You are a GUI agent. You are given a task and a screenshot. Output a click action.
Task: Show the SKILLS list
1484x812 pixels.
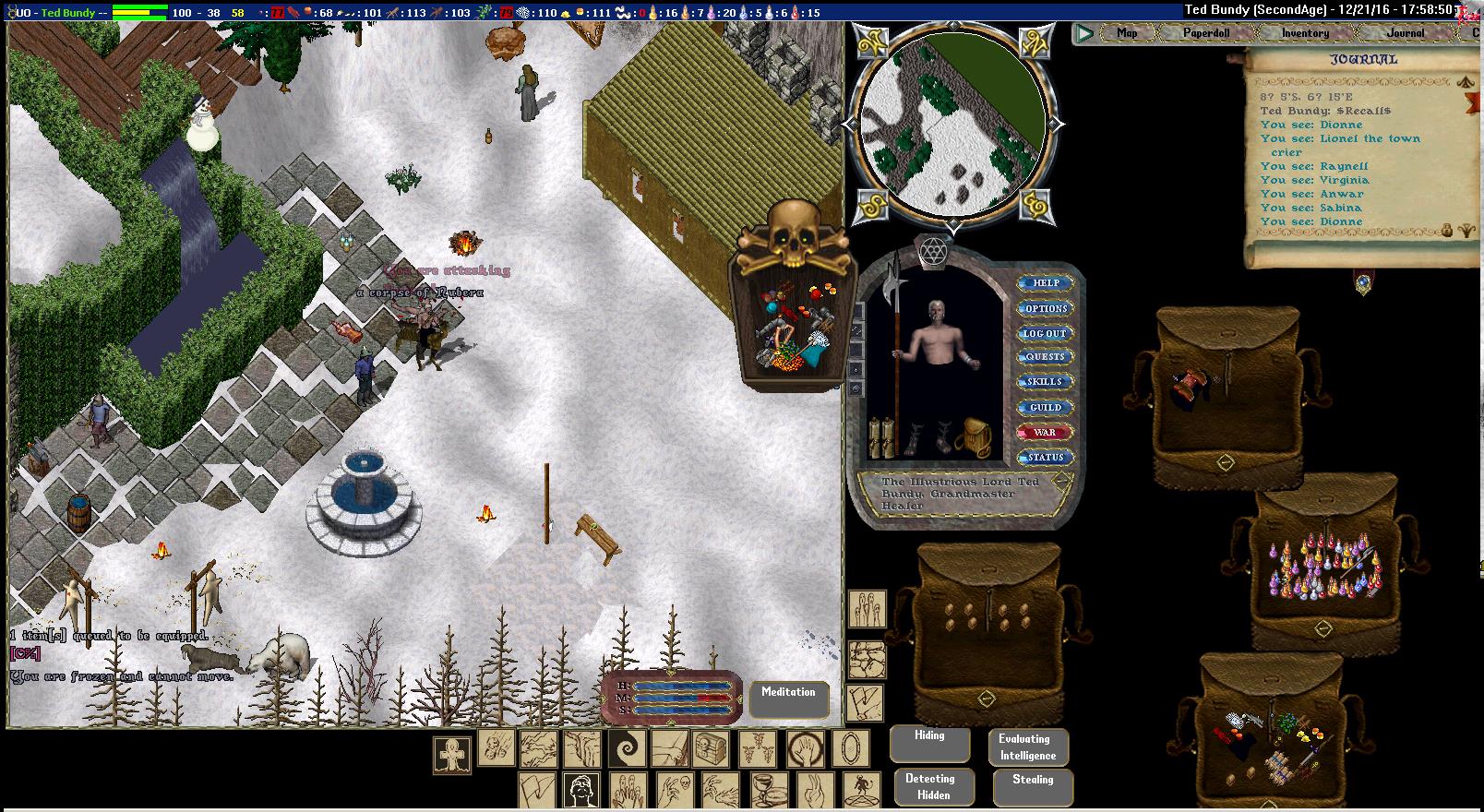(x=1045, y=382)
